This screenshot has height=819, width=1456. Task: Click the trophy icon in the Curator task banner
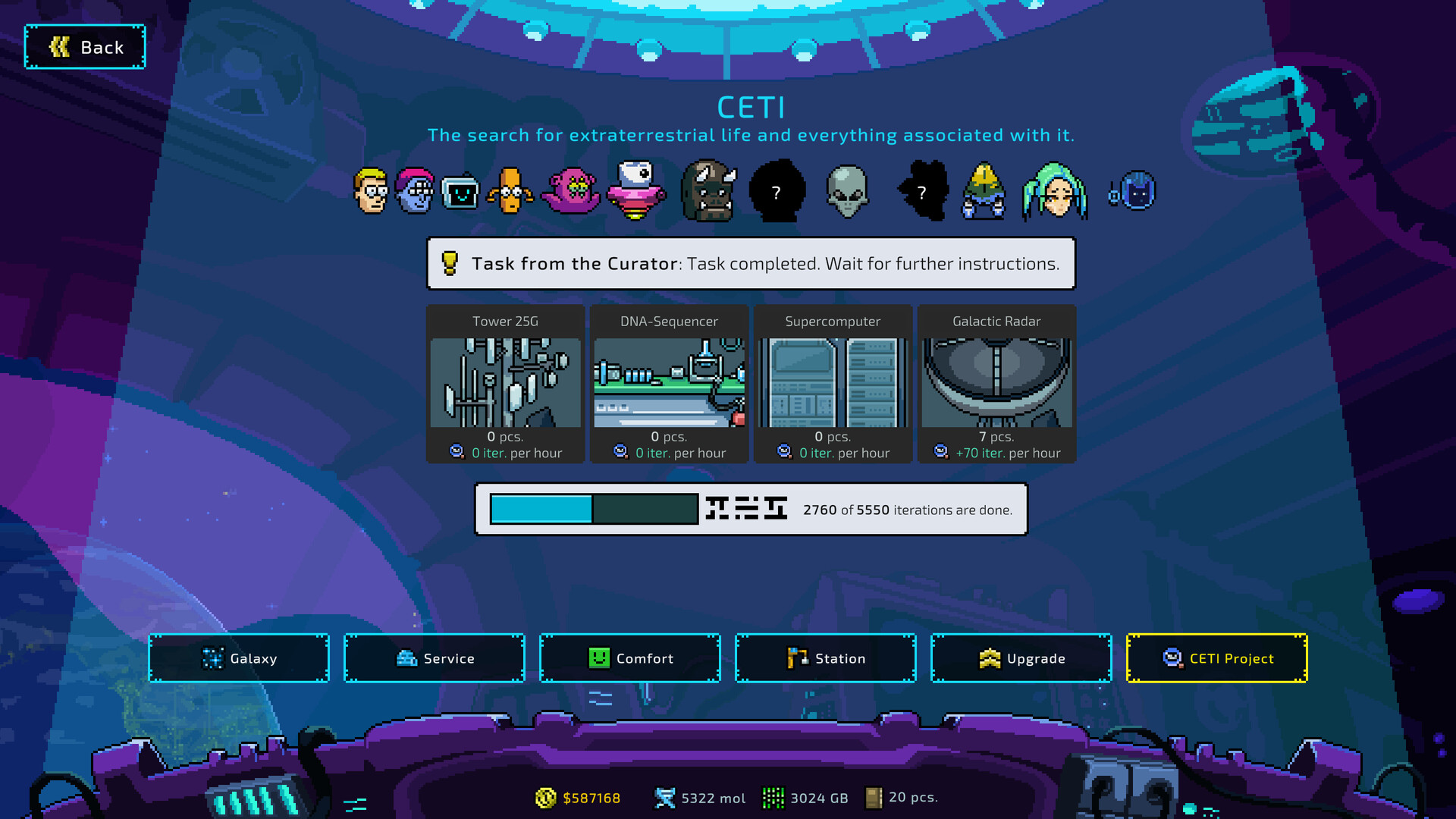[x=450, y=264]
